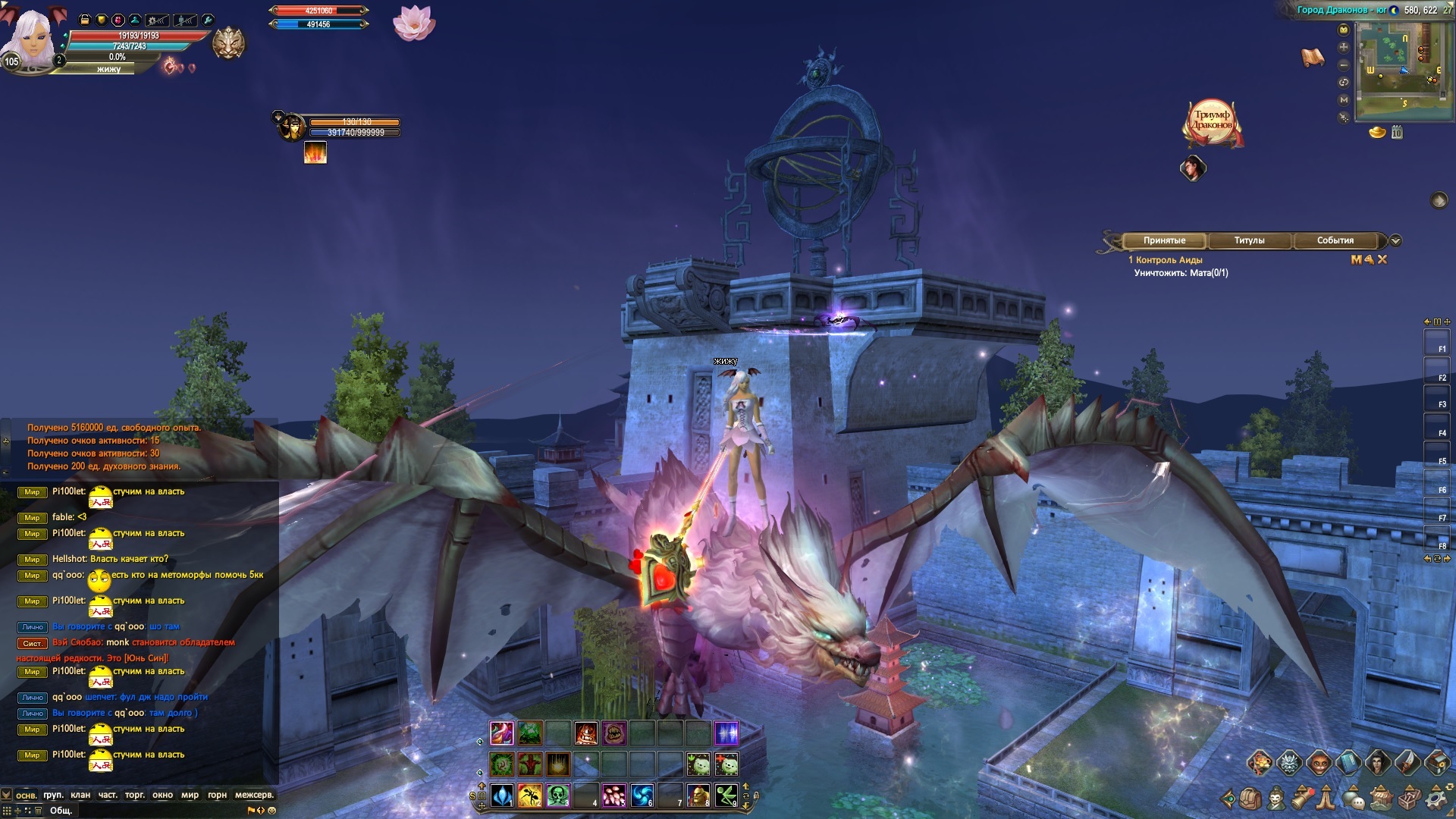This screenshot has height=819, width=1456.
Task: Open the Триумф Драконов event badge
Action: (x=1212, y=121)
